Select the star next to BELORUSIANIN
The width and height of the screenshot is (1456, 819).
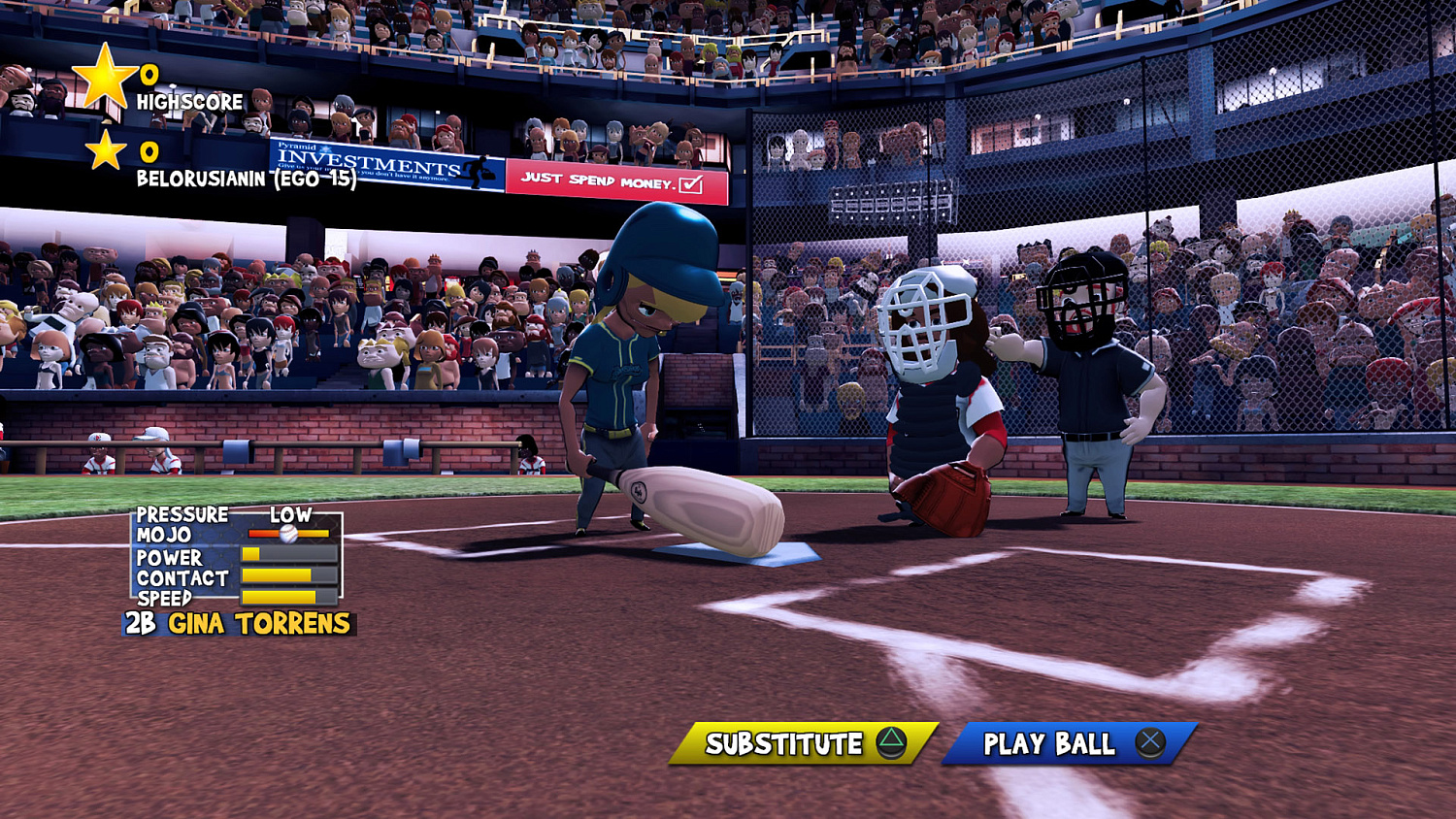107,151
